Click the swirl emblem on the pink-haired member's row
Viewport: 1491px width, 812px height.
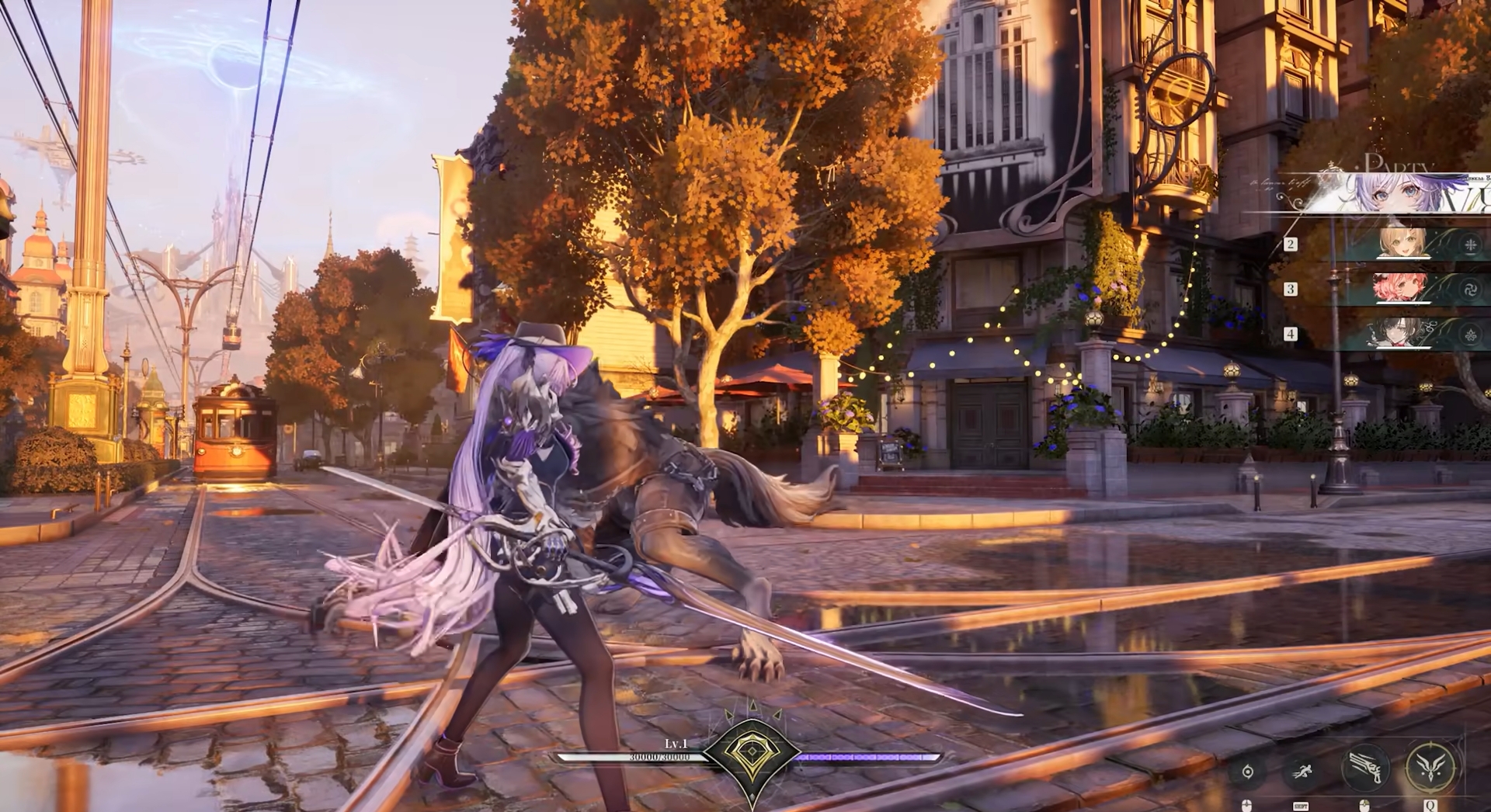click(1470, 290)
